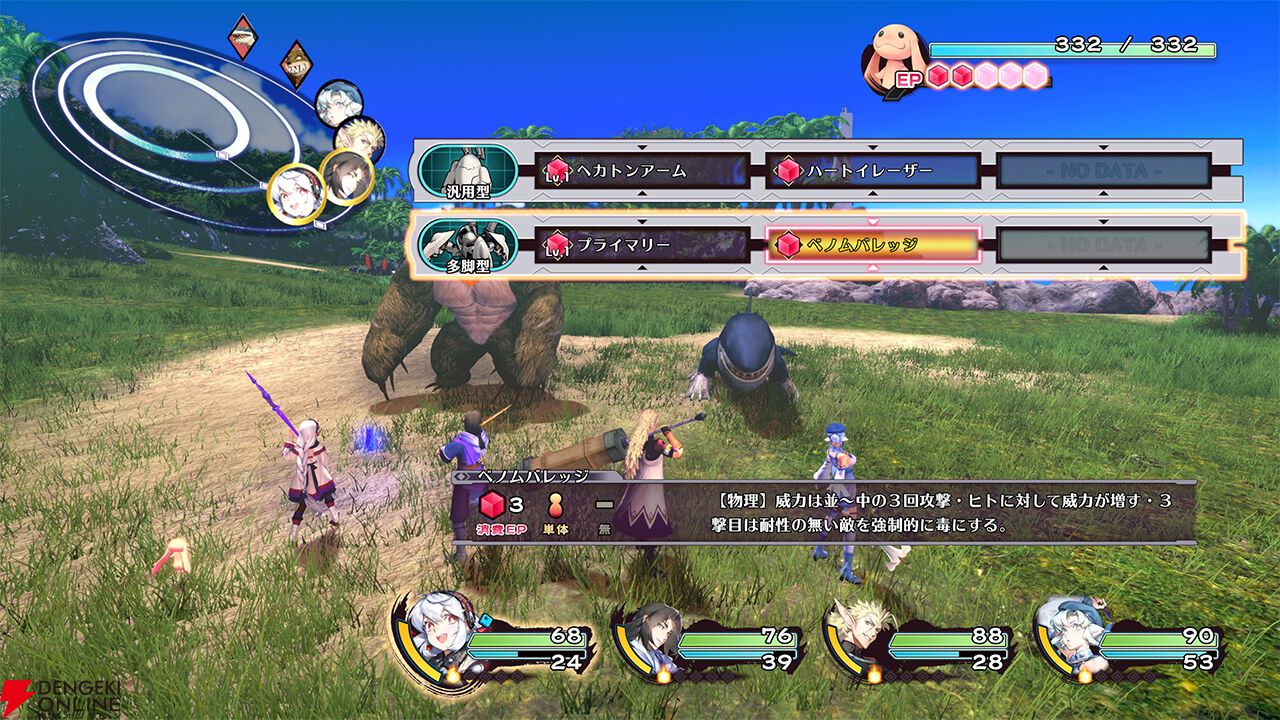
Task: Select the プライマリー skill
Action: pyautogui.click(x=642, y=244)
